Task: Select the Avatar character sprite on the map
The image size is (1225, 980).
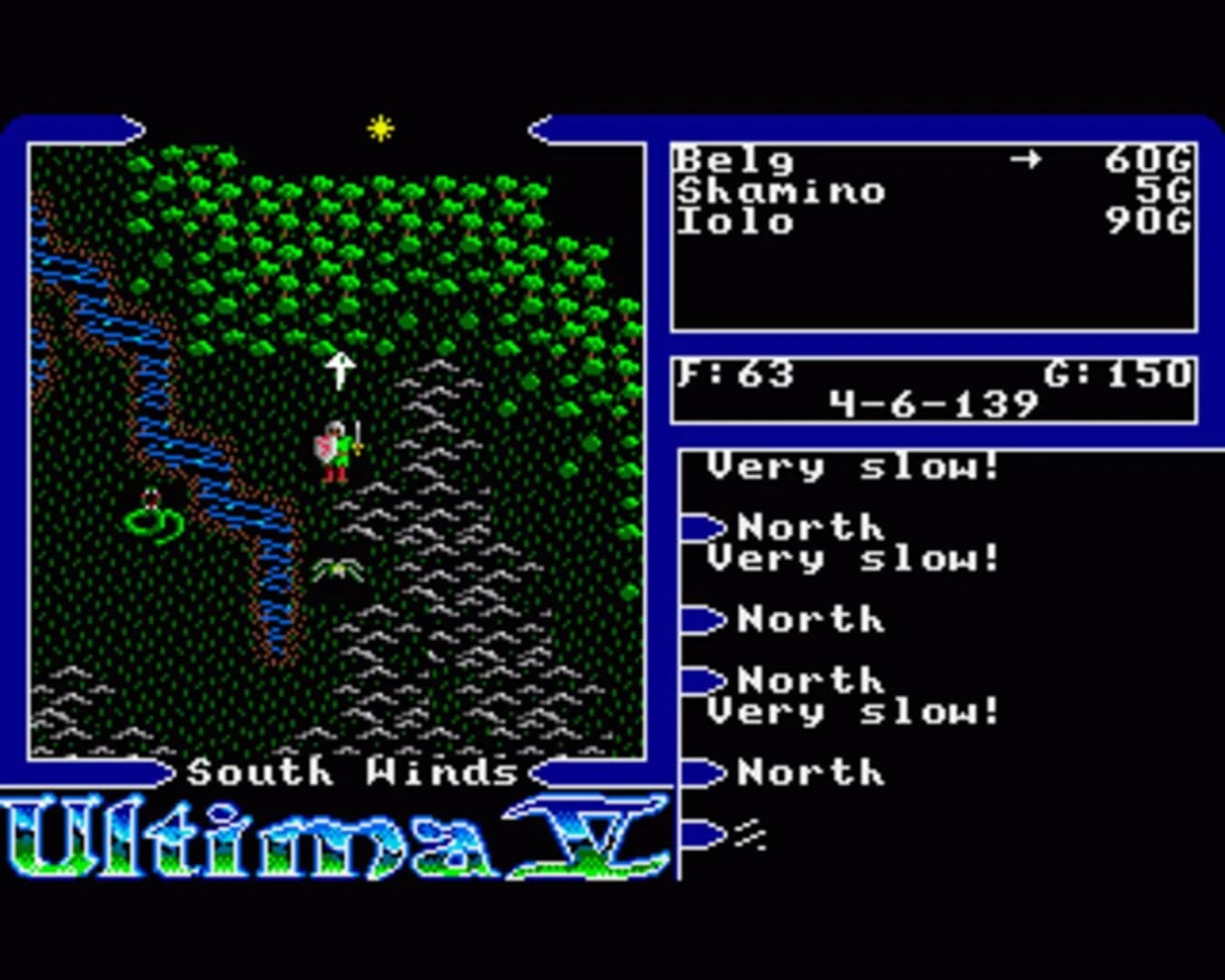Action: pos(336,449)
